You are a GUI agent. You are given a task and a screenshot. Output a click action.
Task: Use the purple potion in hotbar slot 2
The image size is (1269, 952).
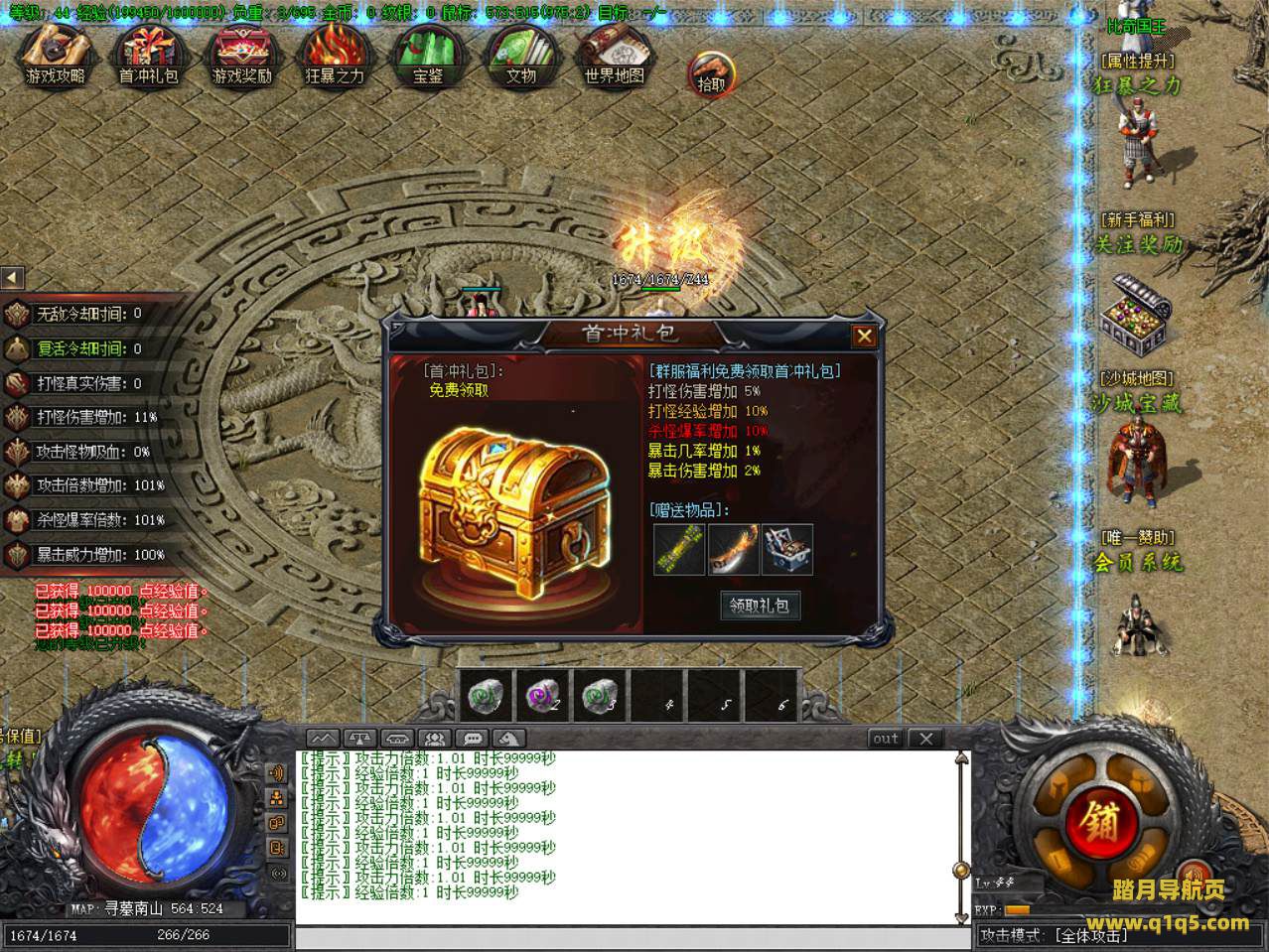(542, 695)
